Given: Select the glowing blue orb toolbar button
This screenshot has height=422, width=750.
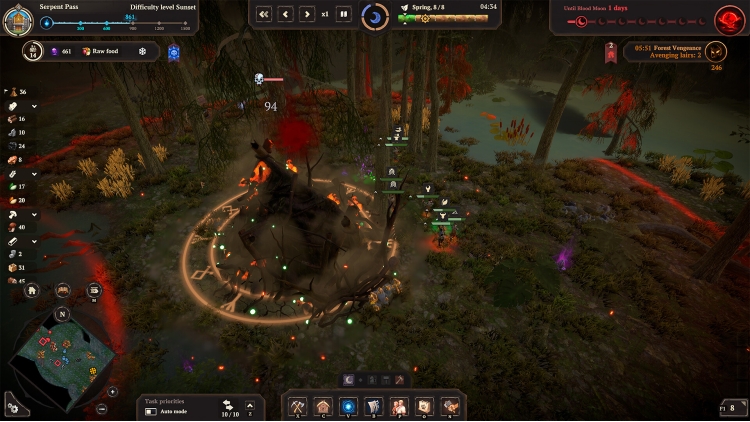Looking at the screenshot, I should (349, 406).
